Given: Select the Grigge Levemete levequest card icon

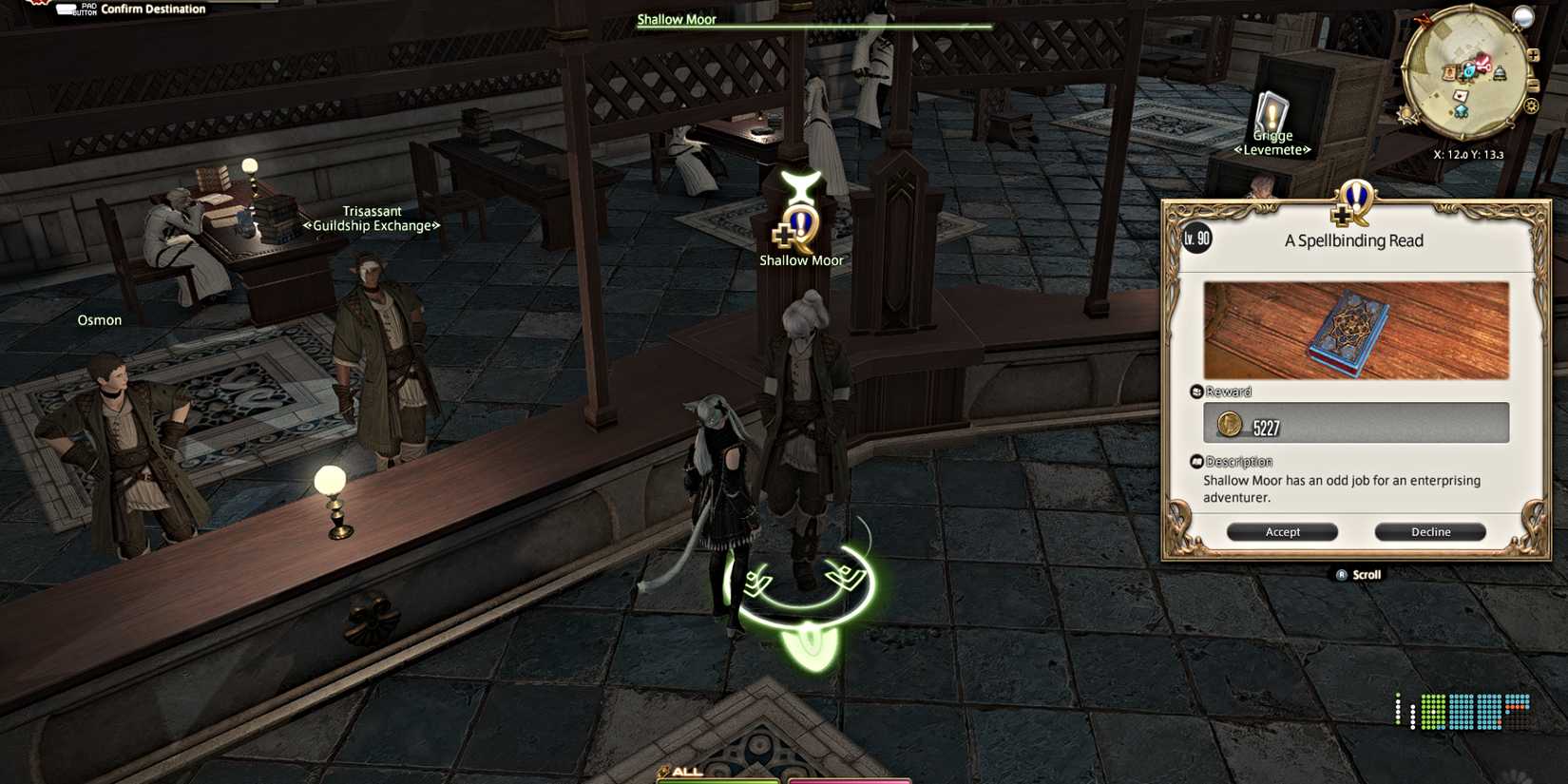Looking at the screenshot, I should pos(1271,107).
